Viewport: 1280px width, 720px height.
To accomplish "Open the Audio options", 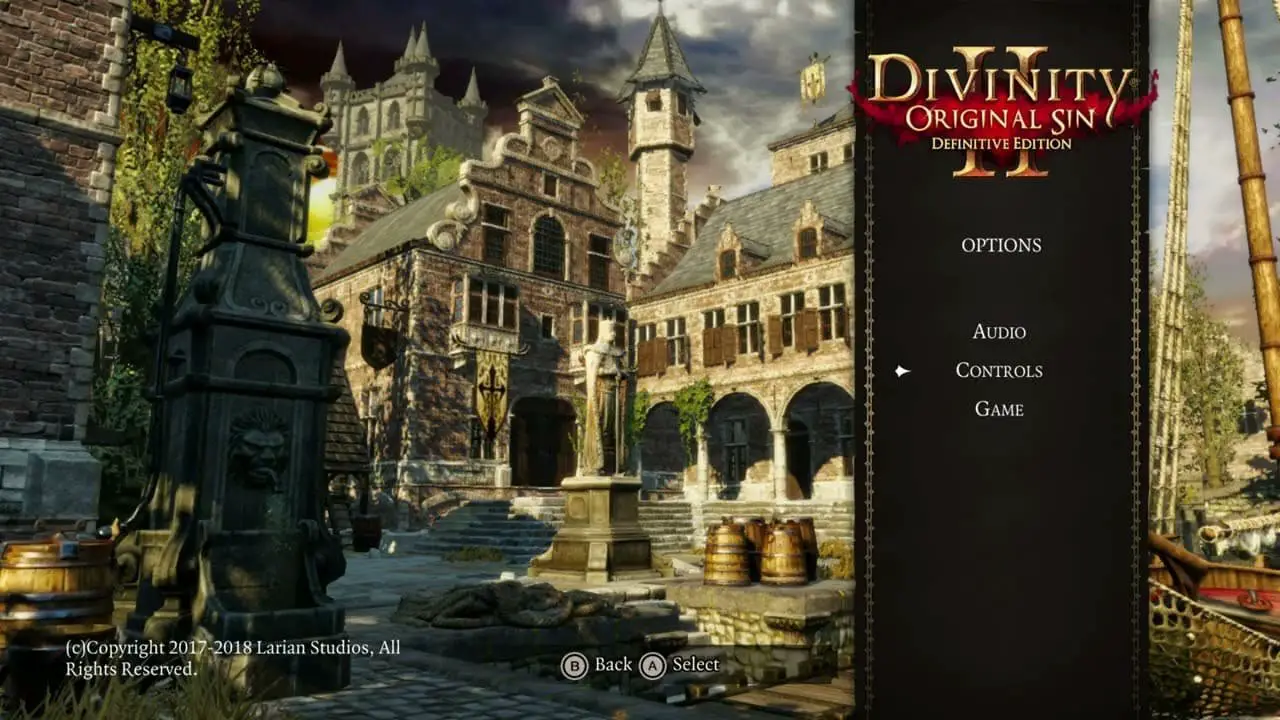I will (999, 332).
